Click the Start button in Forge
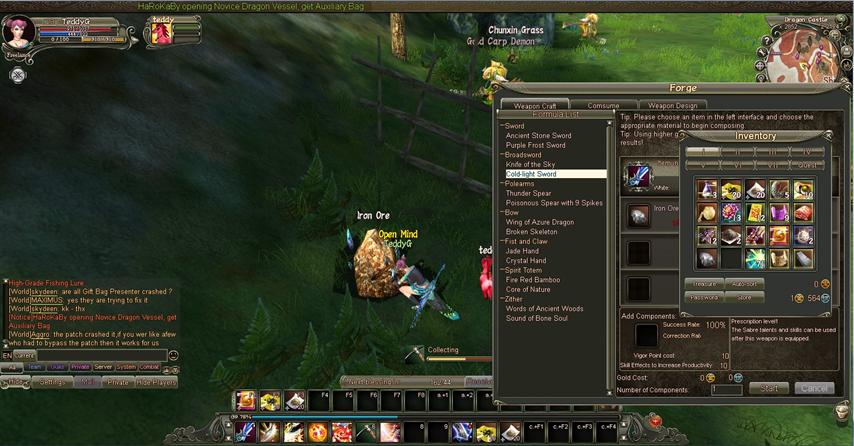This screenshot has height=446, width=854. click(x=769, y=388)
